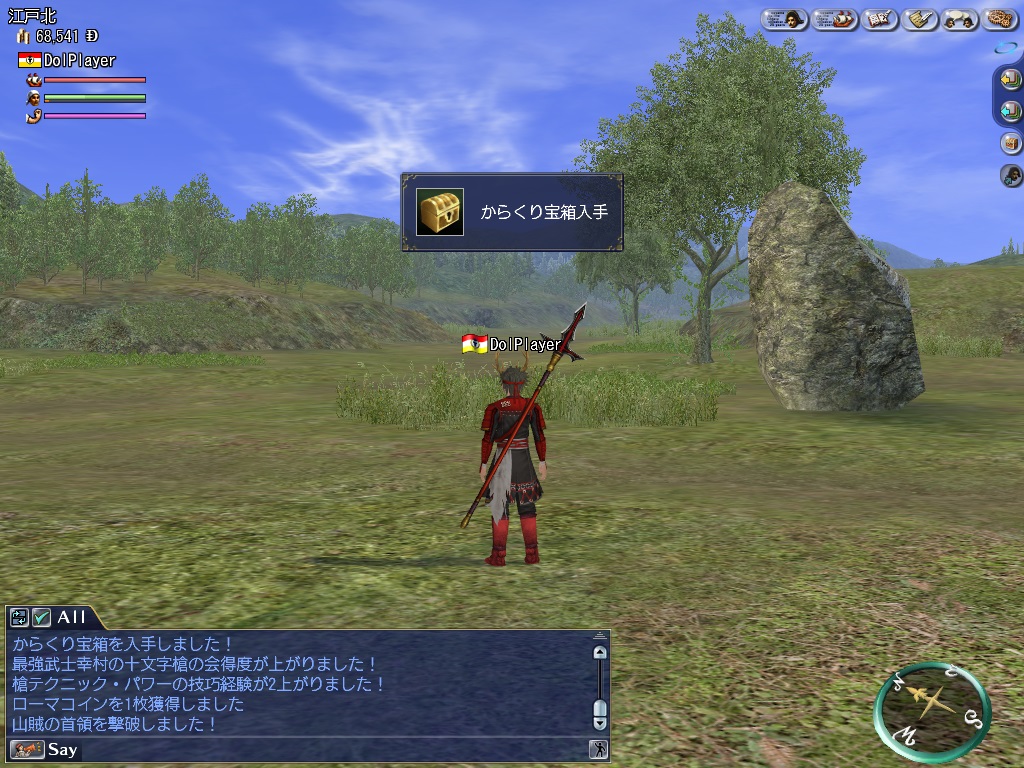The width and height of the screenshot is (1024, 768).
Task: Open the two-heads speech bubble menu
Action: (960, 19)
